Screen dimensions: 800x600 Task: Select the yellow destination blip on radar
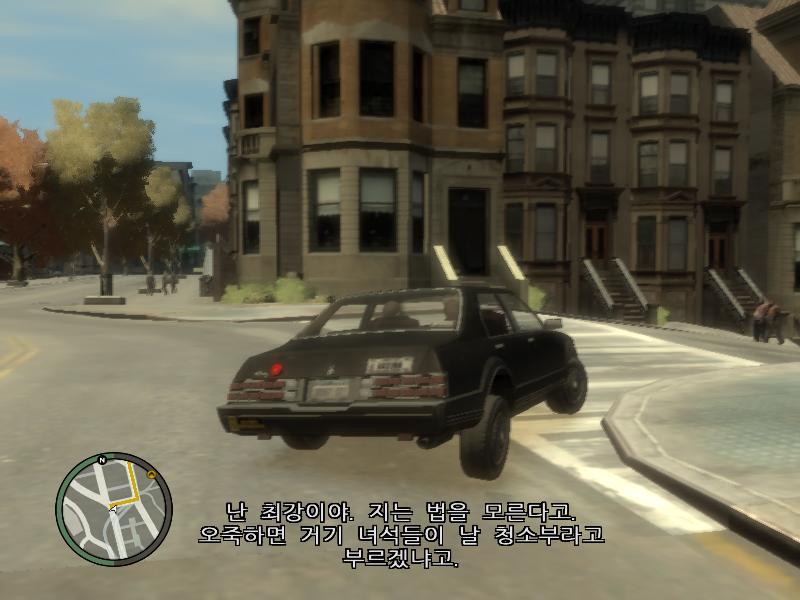click(x=150, y=474)
